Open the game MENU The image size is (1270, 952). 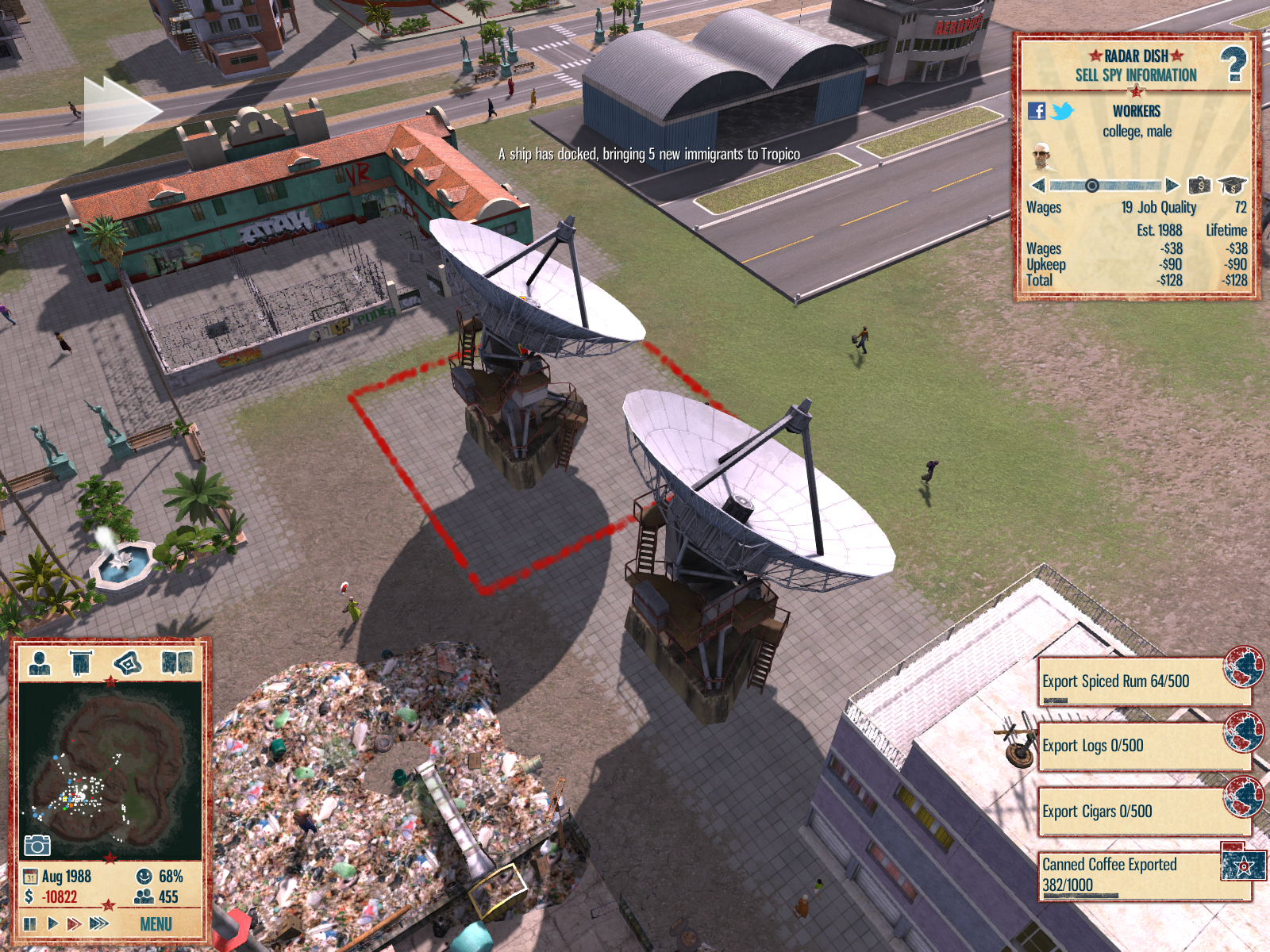coord(156,924)
